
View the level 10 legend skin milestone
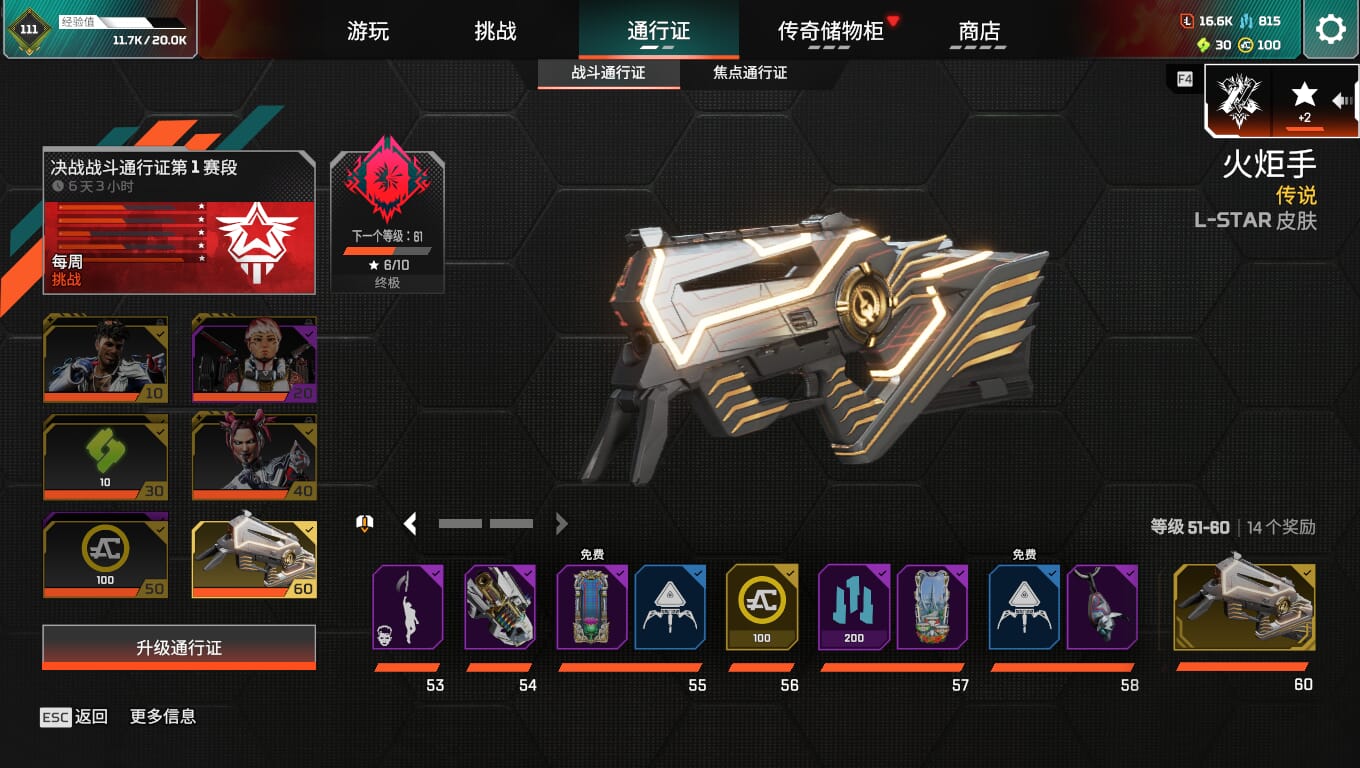pos(106,359)
